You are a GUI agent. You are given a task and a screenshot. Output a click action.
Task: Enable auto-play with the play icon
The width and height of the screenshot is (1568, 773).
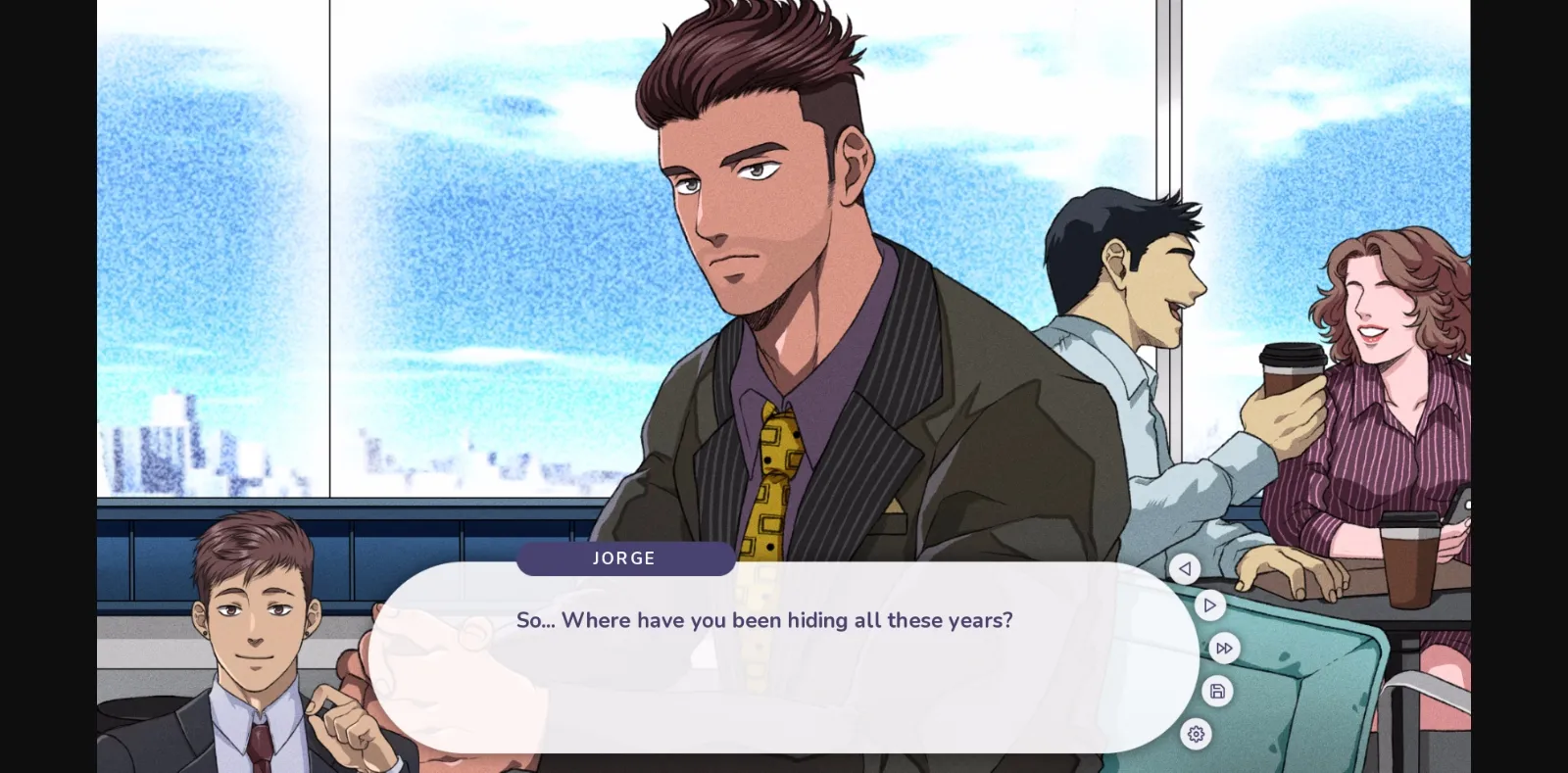coord(1210,604)
